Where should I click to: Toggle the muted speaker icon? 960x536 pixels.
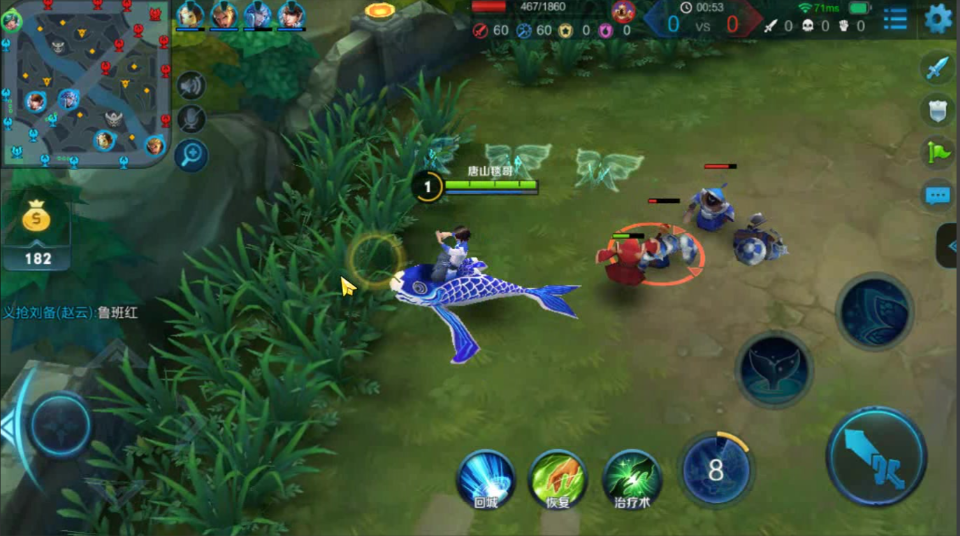[x=190, y=86]
